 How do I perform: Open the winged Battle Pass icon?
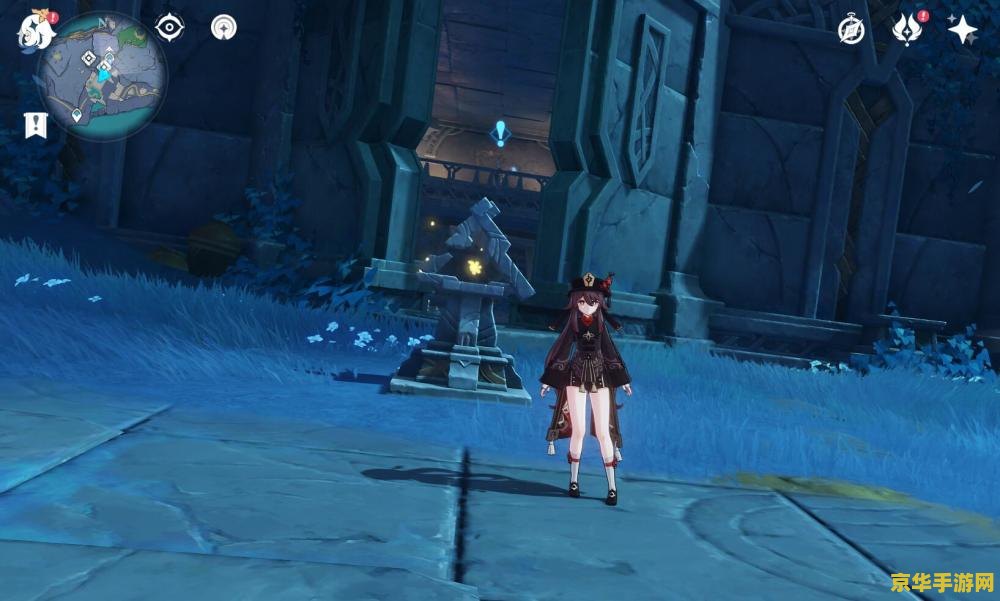[906, 29]
